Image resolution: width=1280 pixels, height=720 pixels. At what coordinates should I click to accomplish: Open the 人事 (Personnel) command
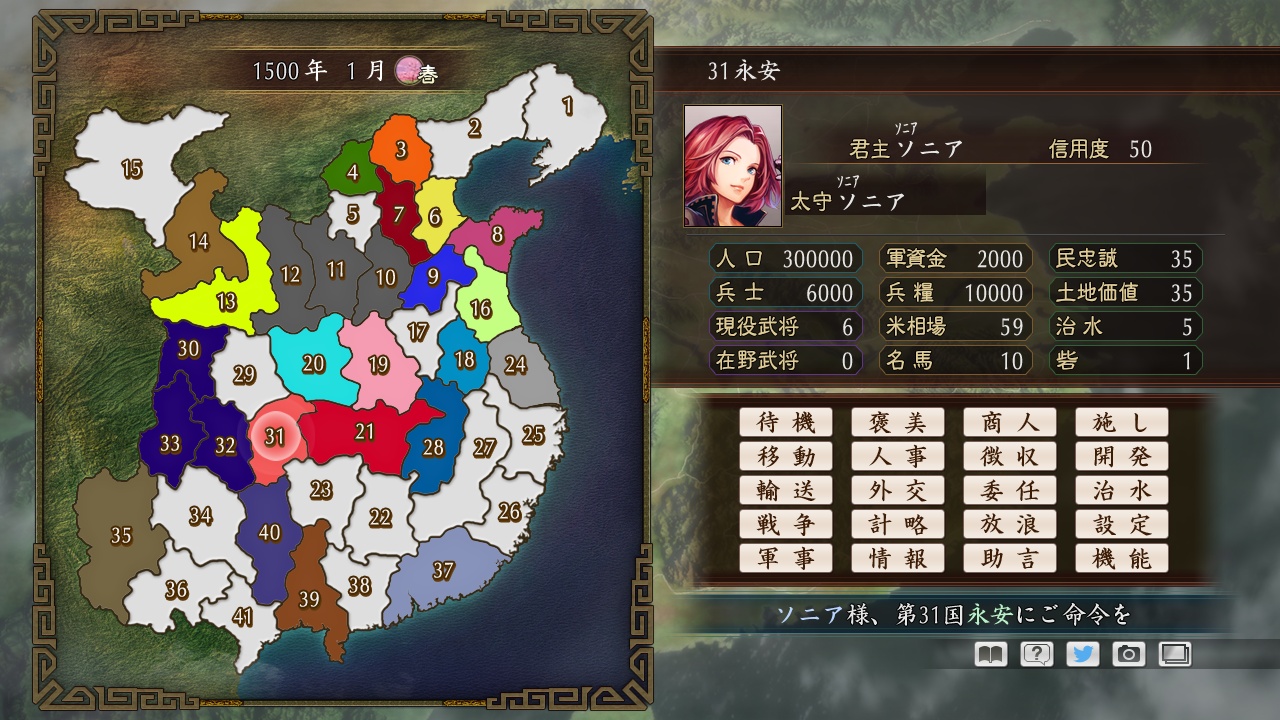pos(898,456)
